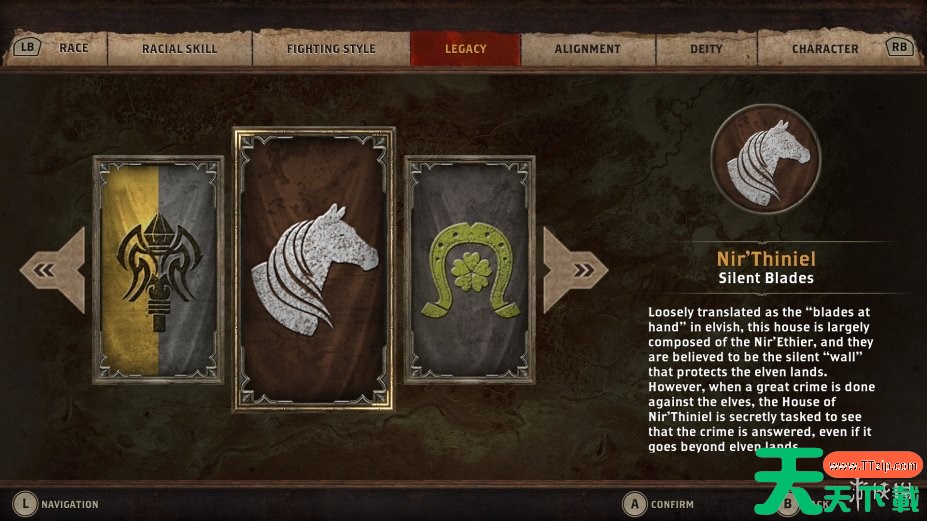The width and height of the screenshot is (927, 521).
Task: Go to the Fighting Style tab
Action: (x=331, y=48)
